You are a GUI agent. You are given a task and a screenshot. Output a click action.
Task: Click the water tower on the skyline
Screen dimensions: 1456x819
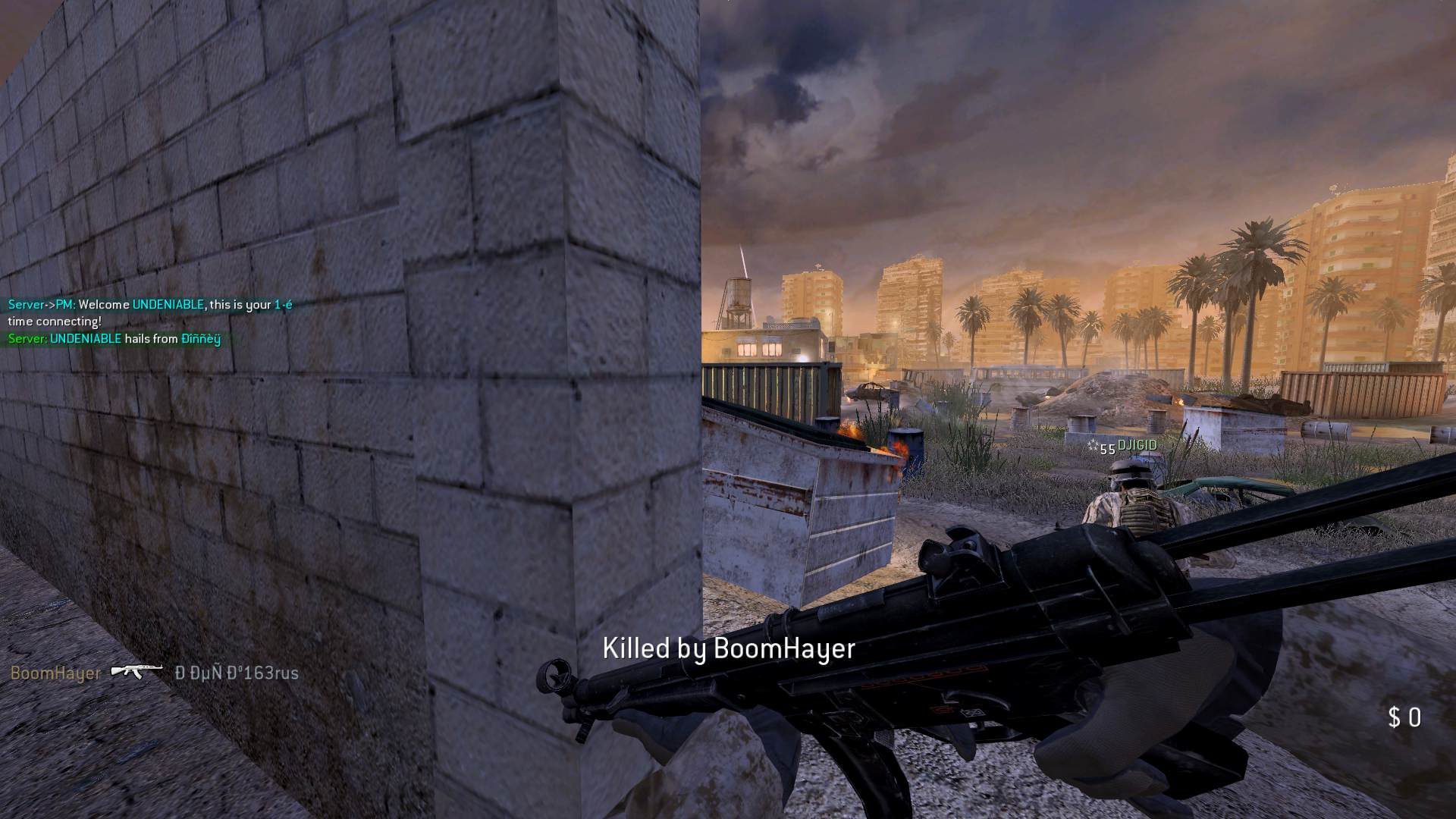click(738, 296)
